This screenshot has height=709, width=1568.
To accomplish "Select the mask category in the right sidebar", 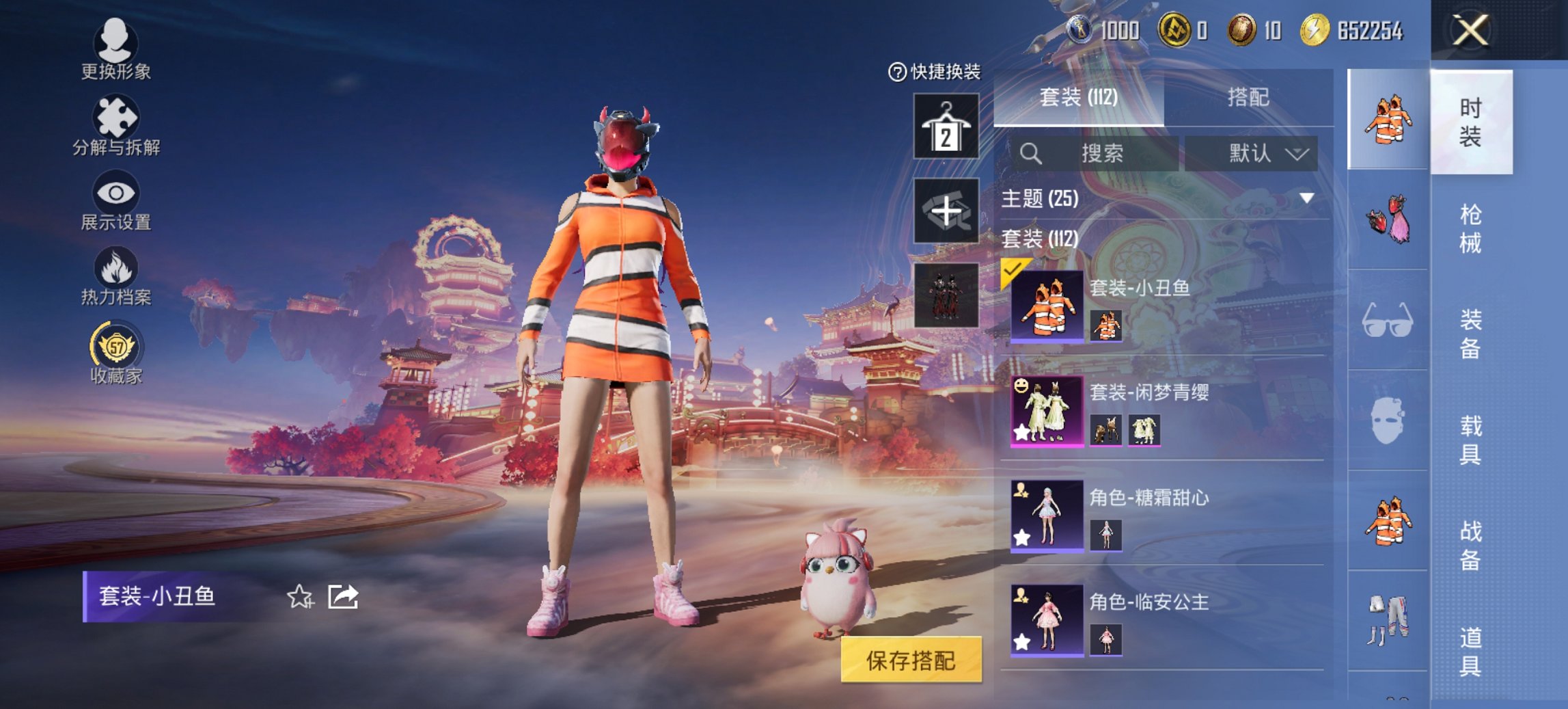I will 1387,420.
